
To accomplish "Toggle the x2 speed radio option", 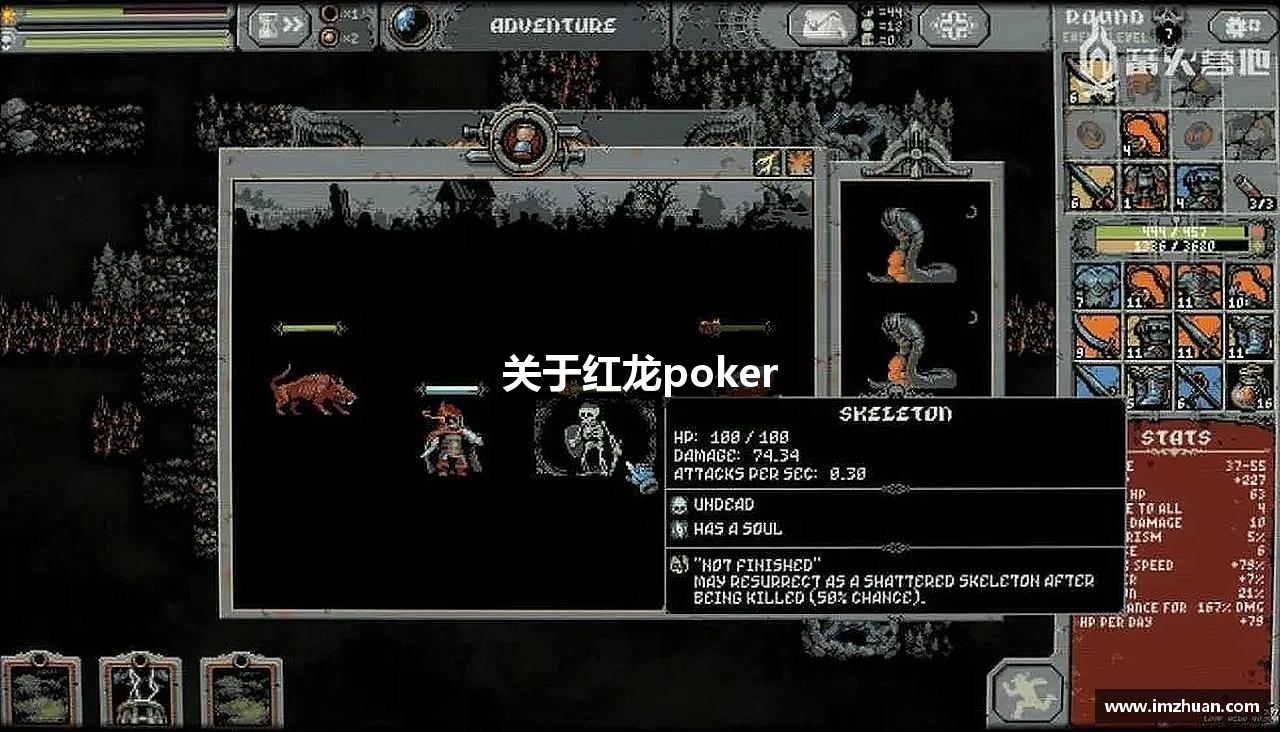I will [328, 36].
